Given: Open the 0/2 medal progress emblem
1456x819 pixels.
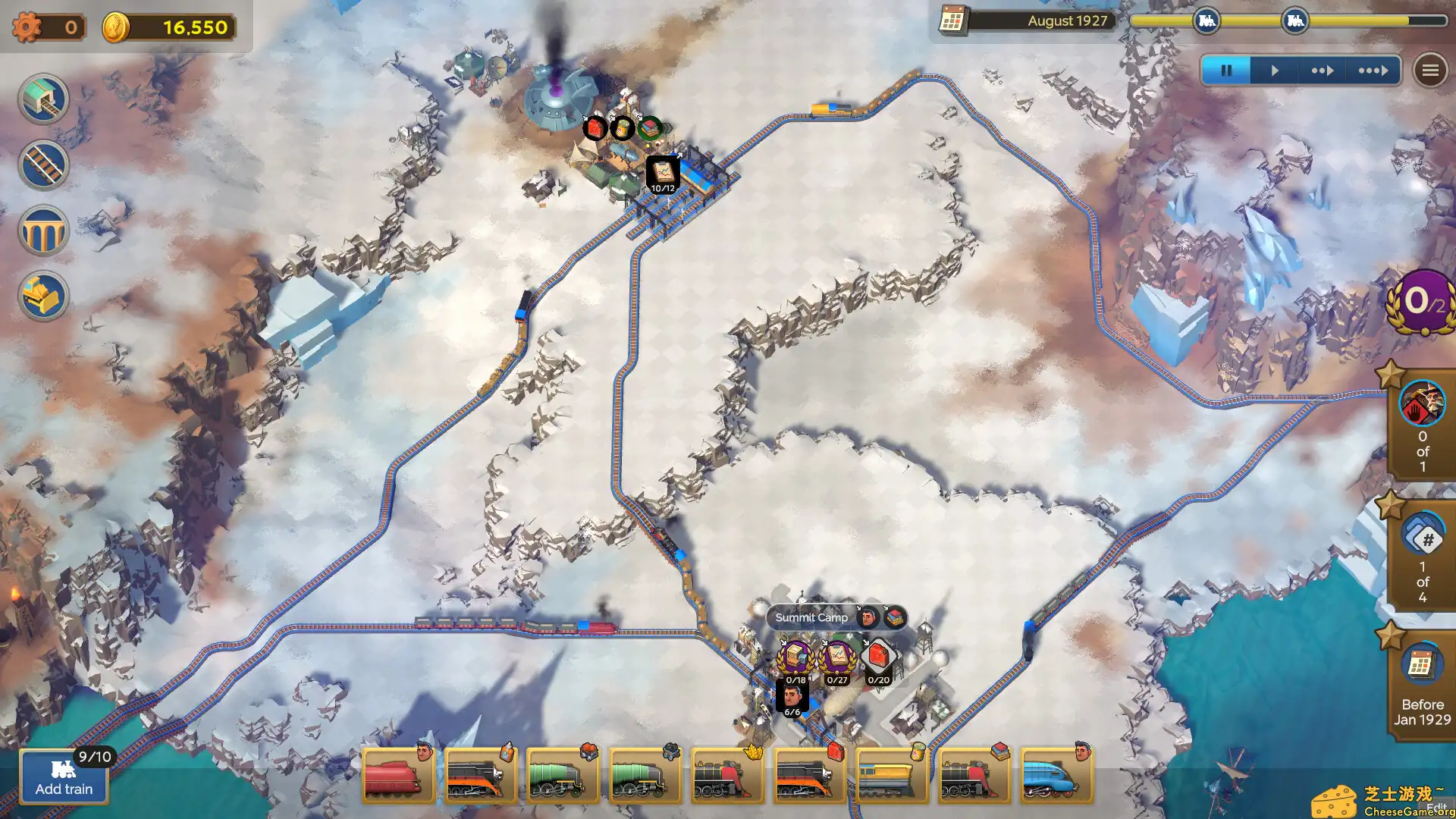Looking at the screenshot, I should 1420,301.
